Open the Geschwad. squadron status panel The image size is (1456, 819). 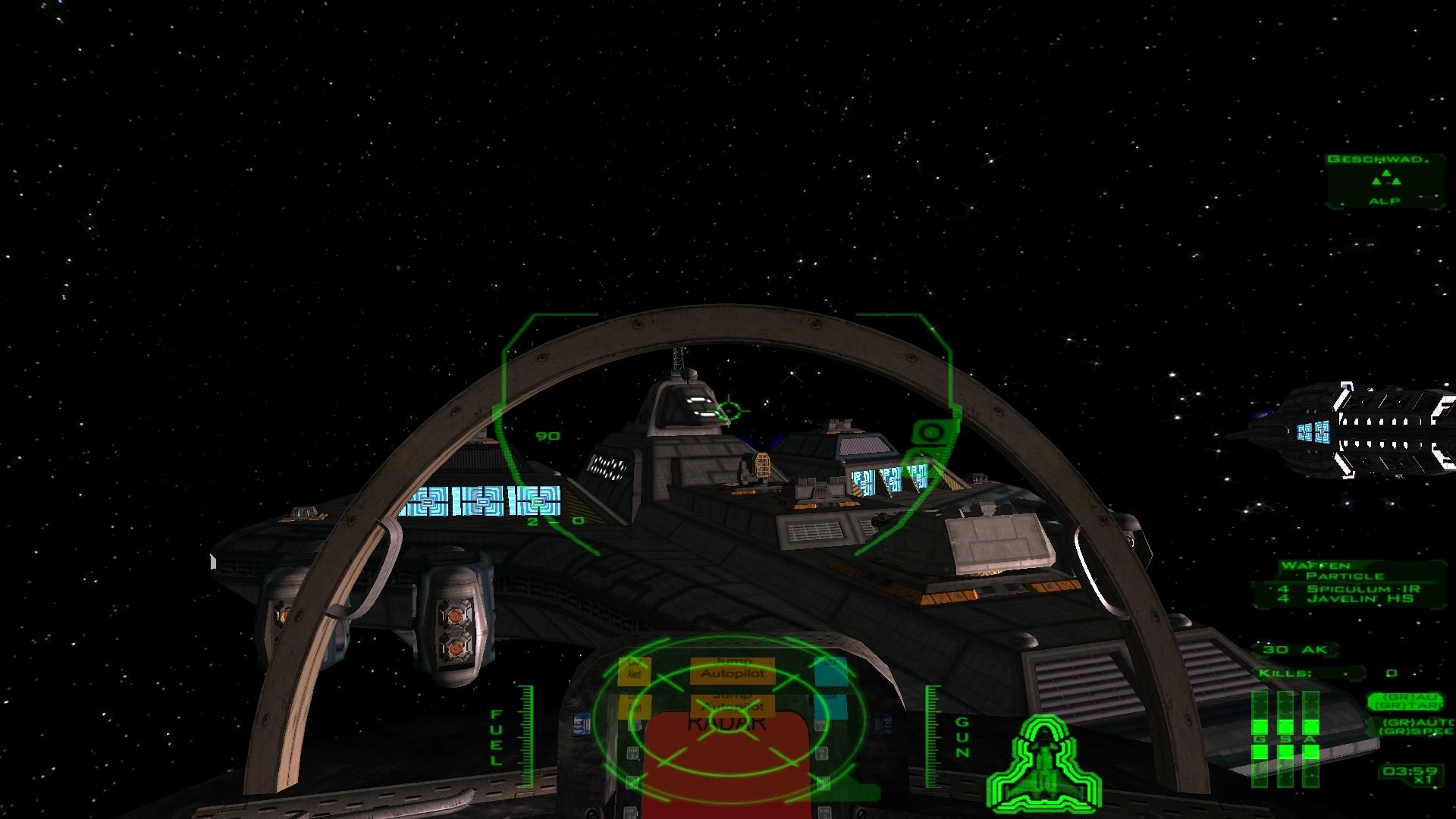(1385, 180)
